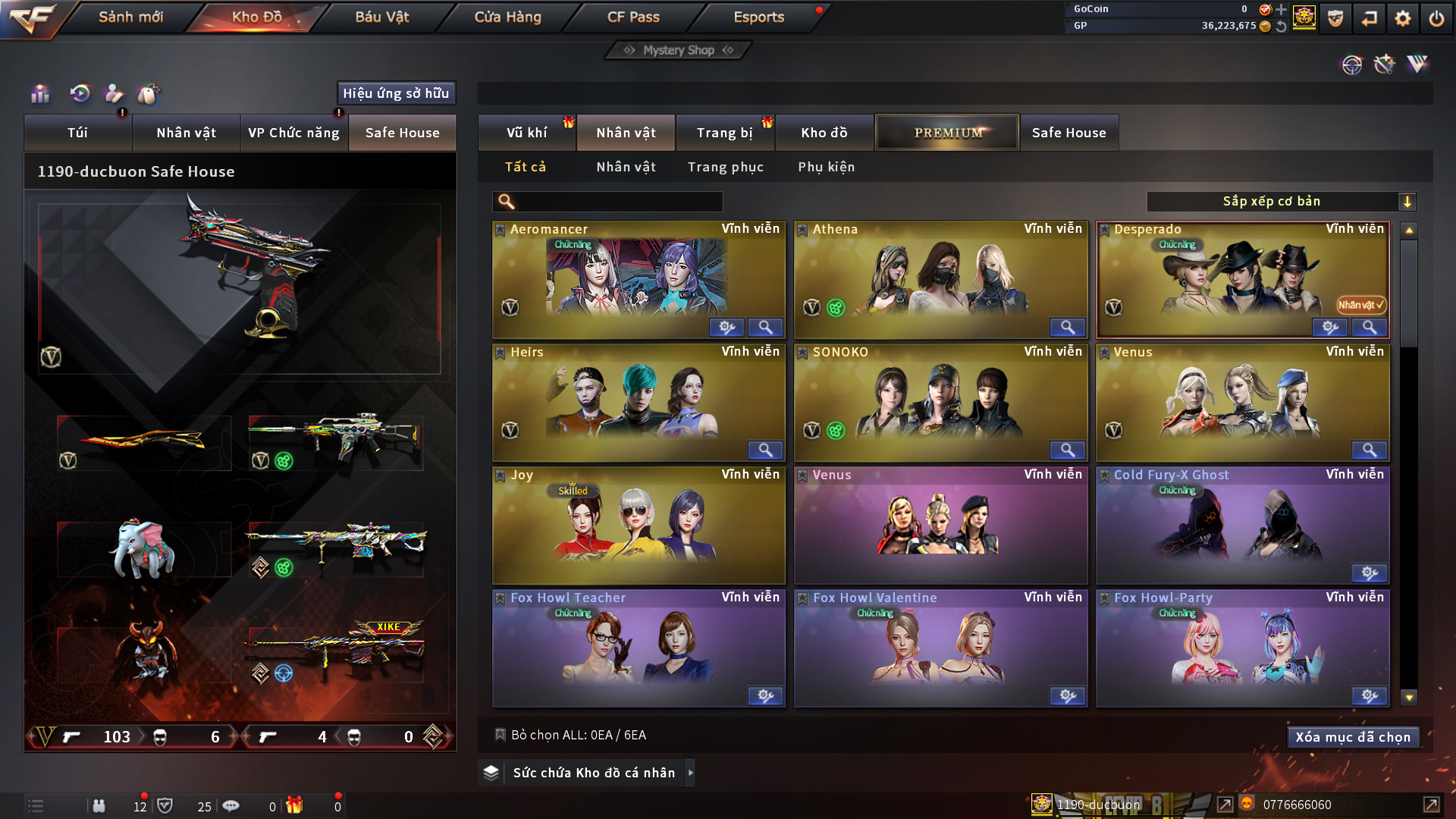The image size is (1456, 819).
Task: Open the gear settings icon
Action: [x=1403, y=18]
